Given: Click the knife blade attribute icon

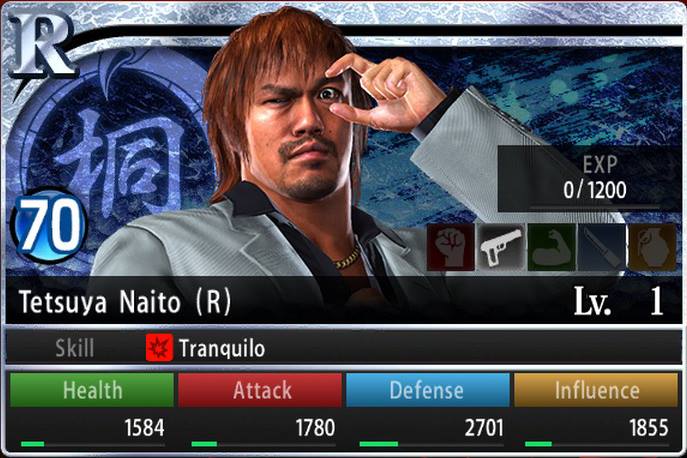Looking at the screenshot, I should click(x=601, y=247).
